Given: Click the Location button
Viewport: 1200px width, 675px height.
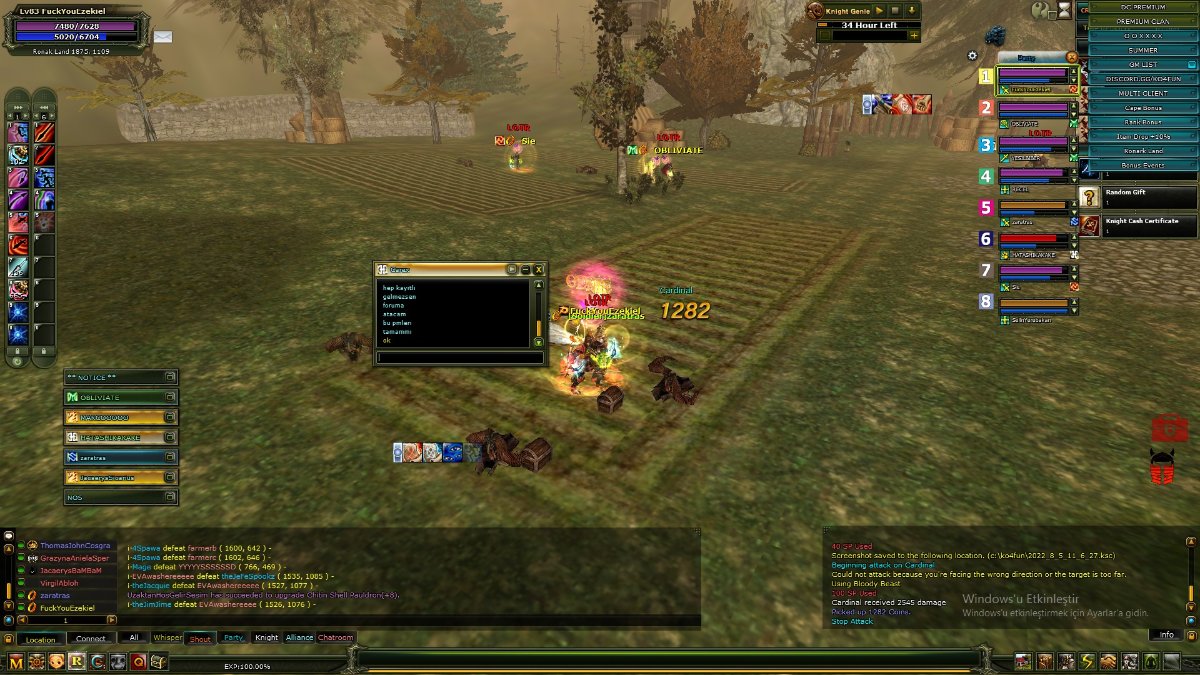Looking at the screenshot, I should pos(41,639).
